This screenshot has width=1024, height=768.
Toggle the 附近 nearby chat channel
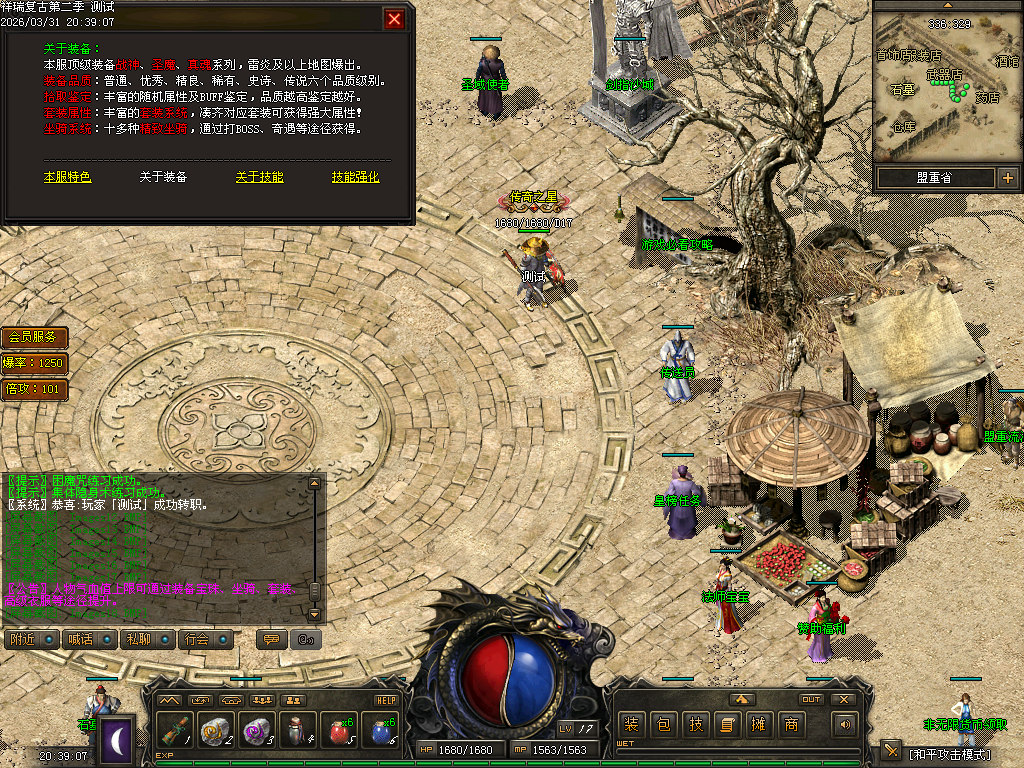pos(31,639)
